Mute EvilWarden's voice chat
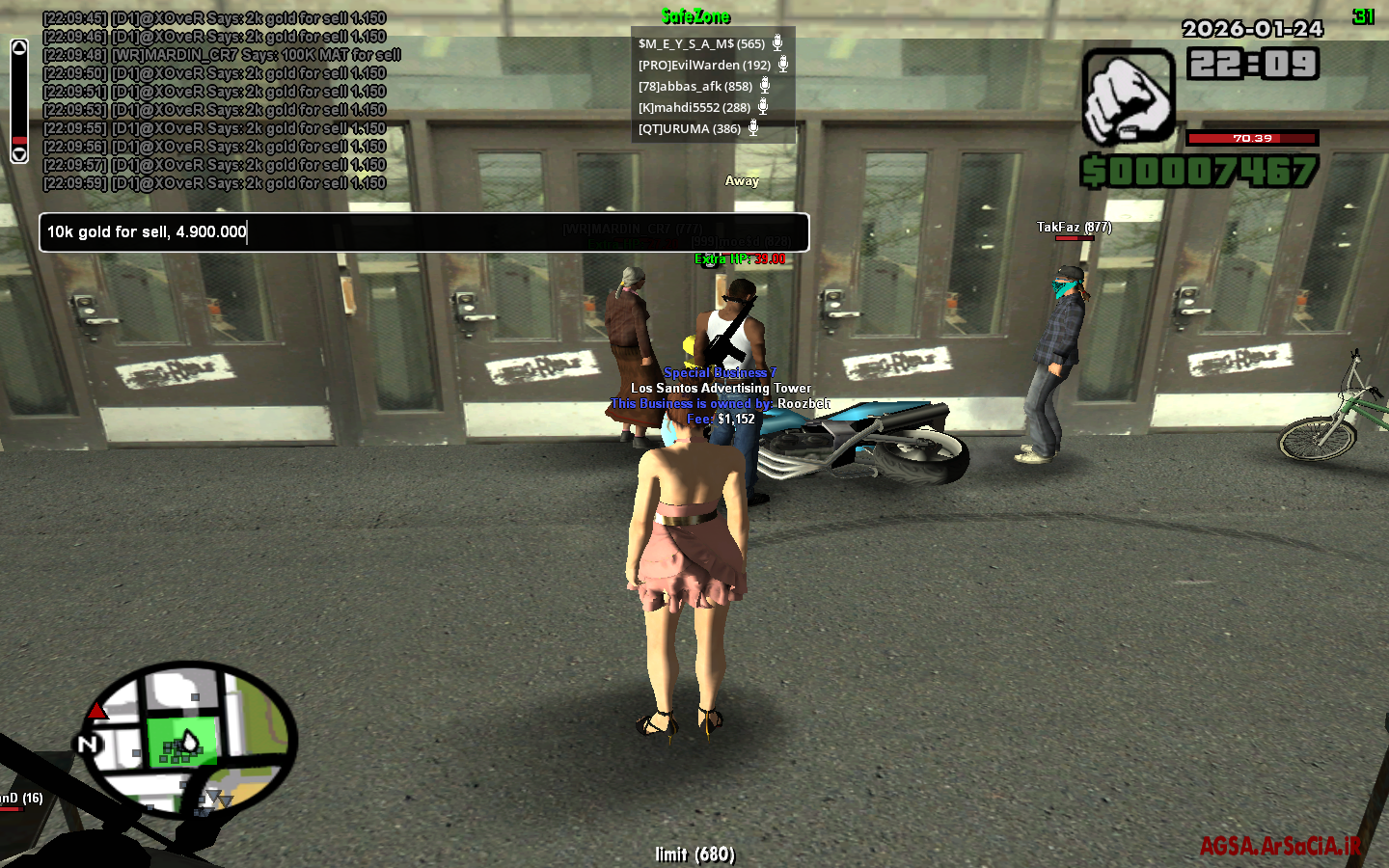The image size is (1389, 868). point(781,64)
